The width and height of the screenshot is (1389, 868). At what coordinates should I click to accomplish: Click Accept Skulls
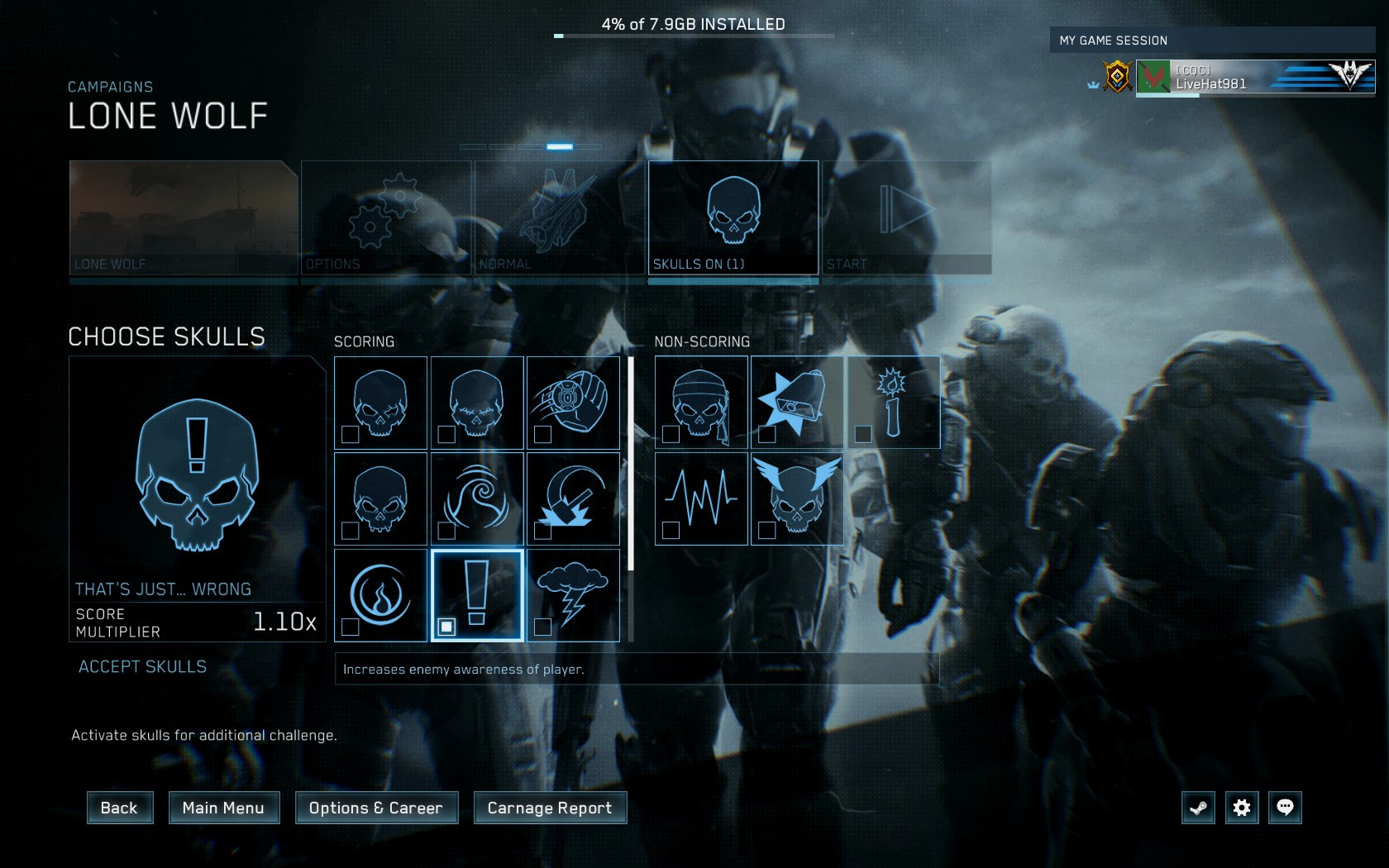point(142,666)
